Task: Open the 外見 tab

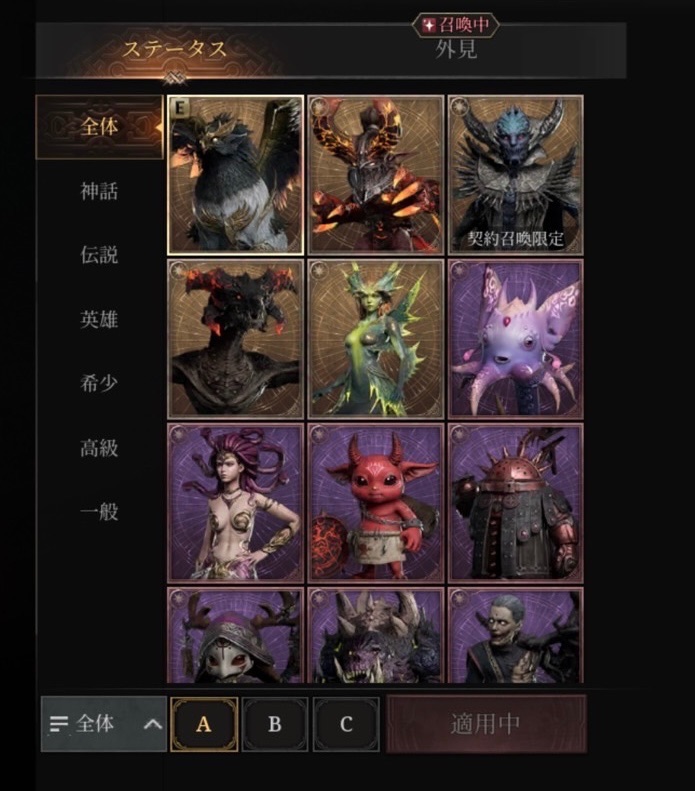Action: [455, 50]
